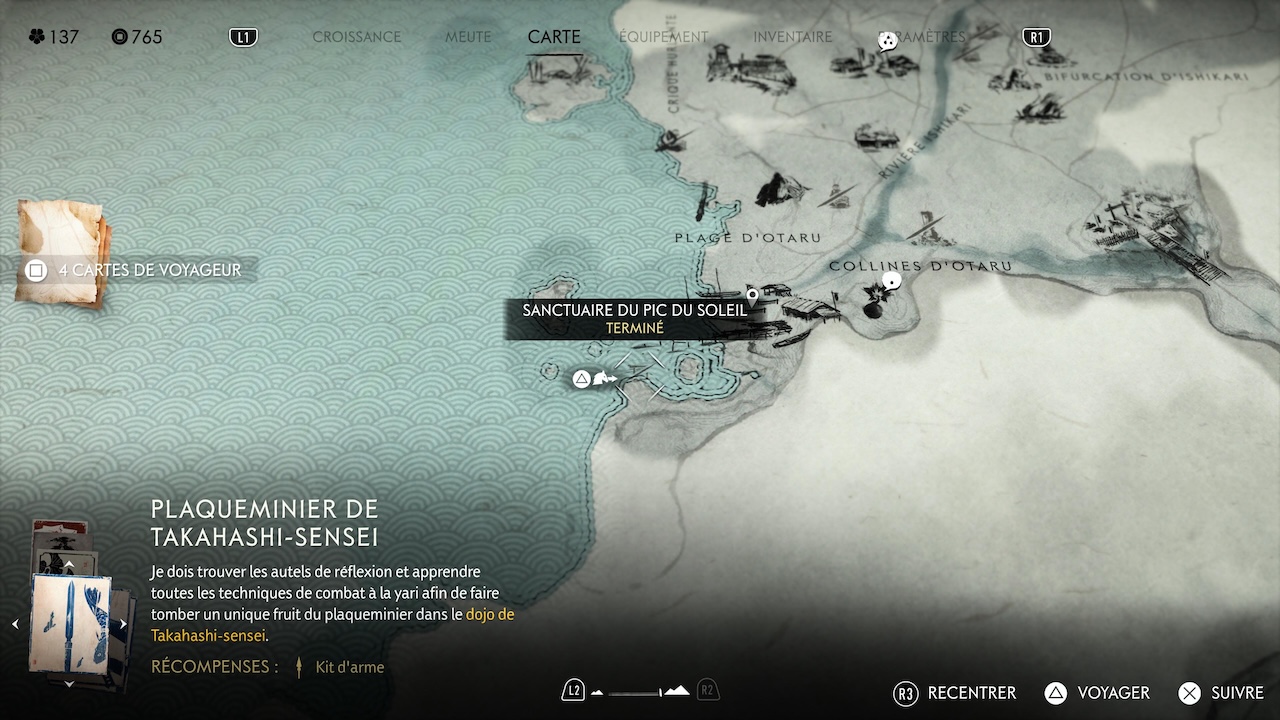Show the previous quest card with left arrow
Image resolution: width=1280 pixels, height=720 pixels.
click(x=15, y=624)
